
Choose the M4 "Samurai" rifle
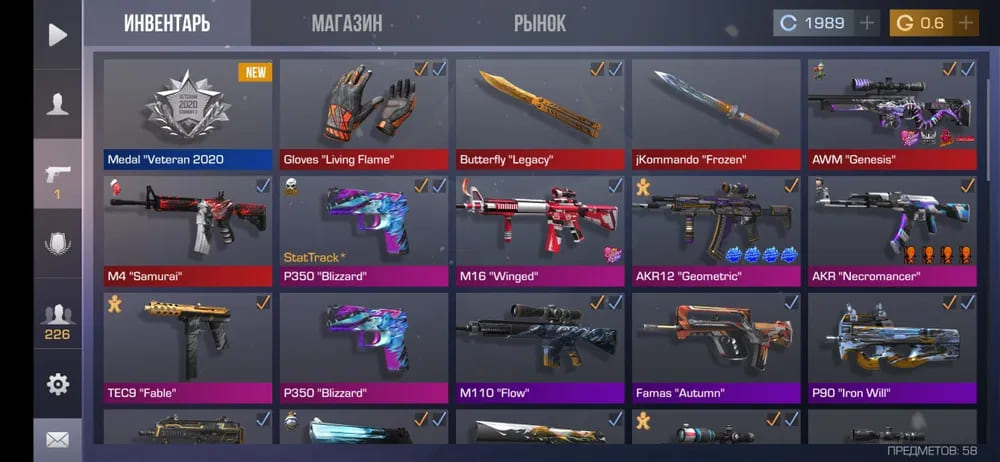(x=188, y=230)
